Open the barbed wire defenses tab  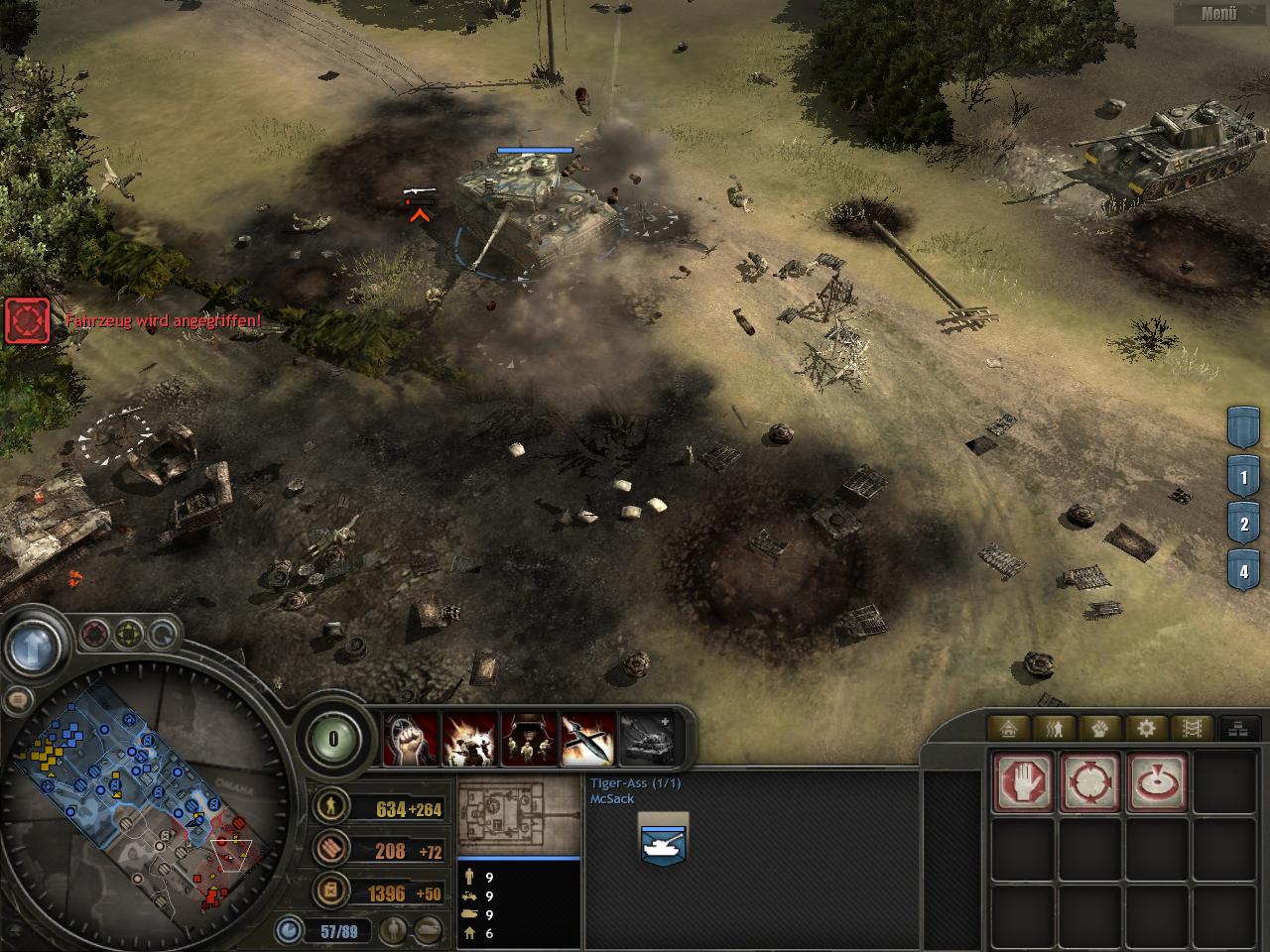[x=1192, y=729]
